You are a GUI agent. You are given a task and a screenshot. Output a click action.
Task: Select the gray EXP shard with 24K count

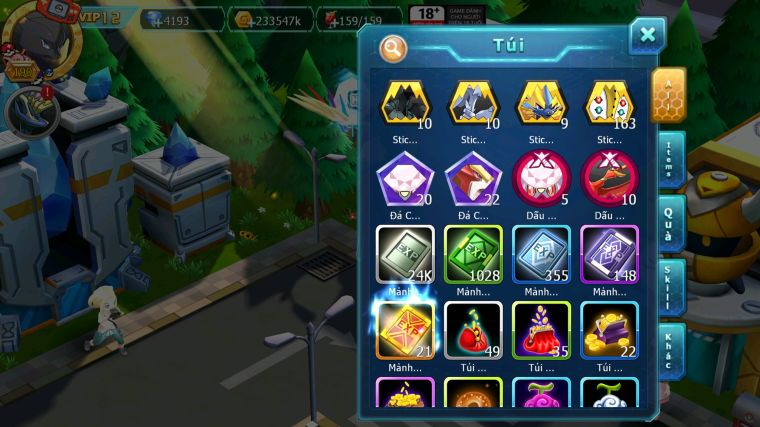click(404, 252)
